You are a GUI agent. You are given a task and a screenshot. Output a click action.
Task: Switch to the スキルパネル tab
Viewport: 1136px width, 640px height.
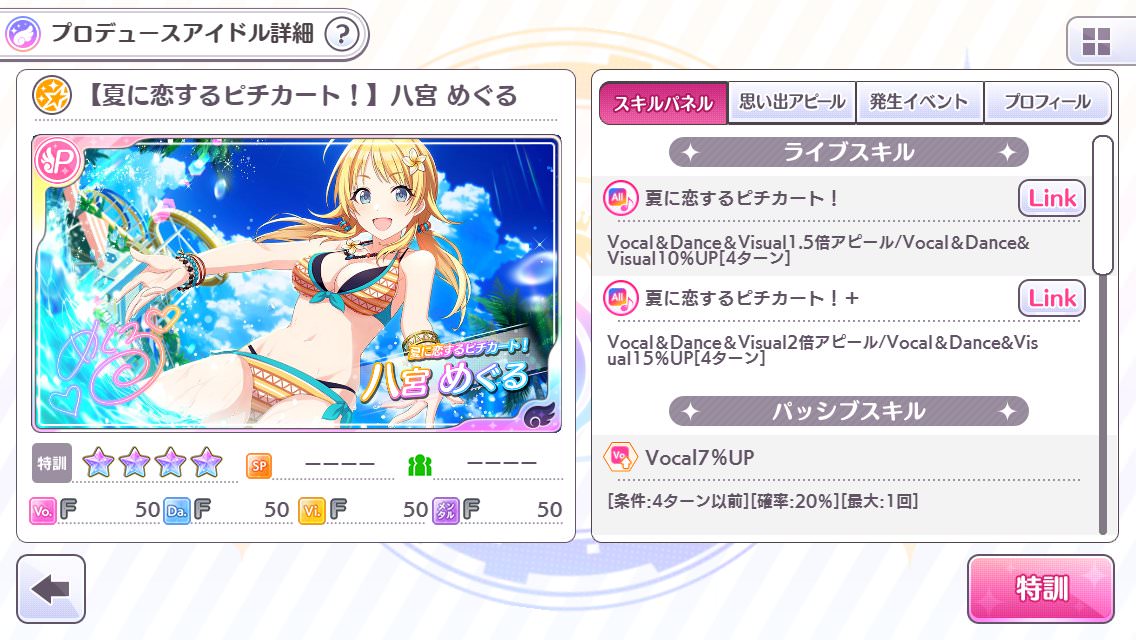pos(663,103)
